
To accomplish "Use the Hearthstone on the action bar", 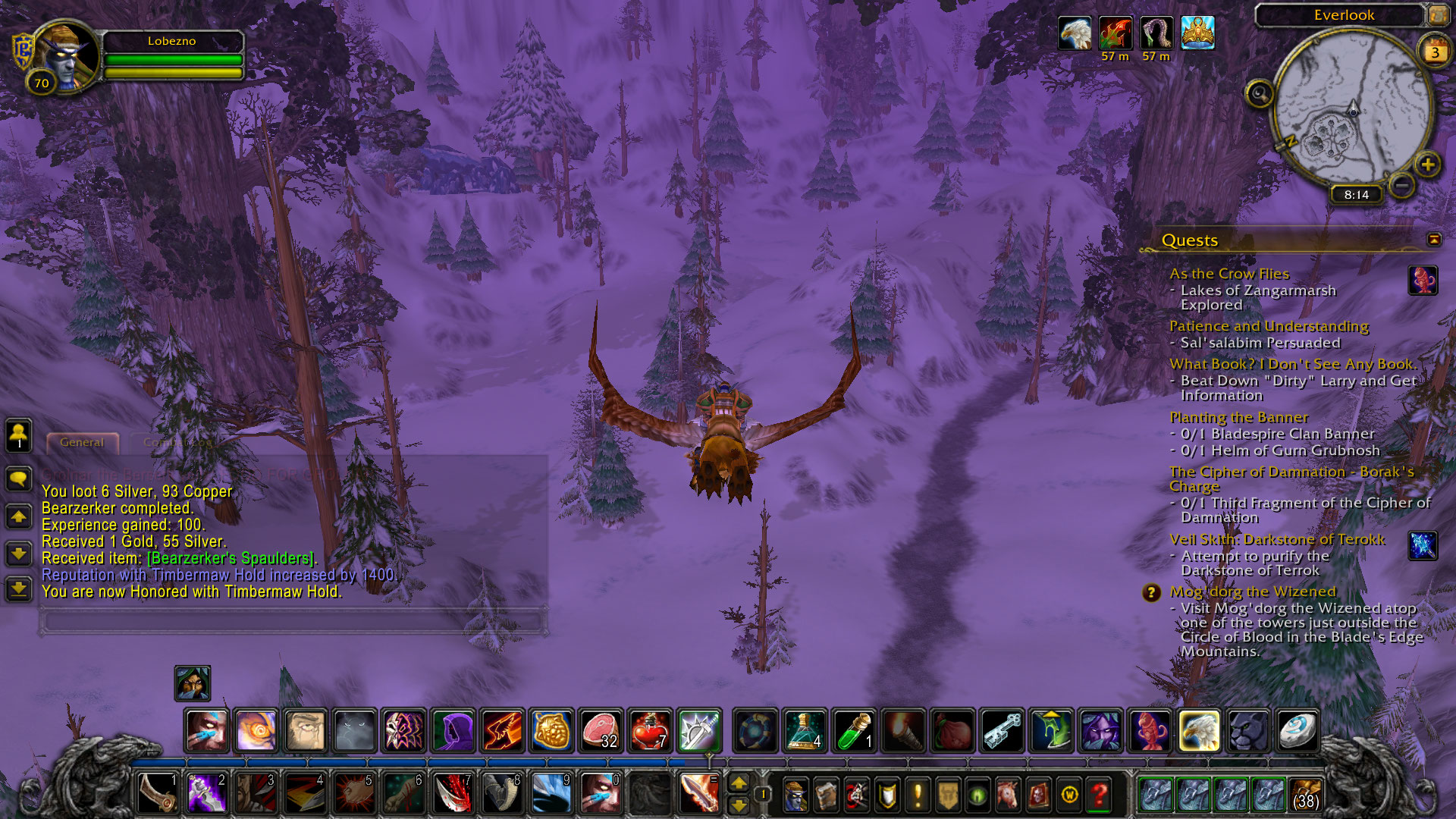I will tap(1298, 730).
